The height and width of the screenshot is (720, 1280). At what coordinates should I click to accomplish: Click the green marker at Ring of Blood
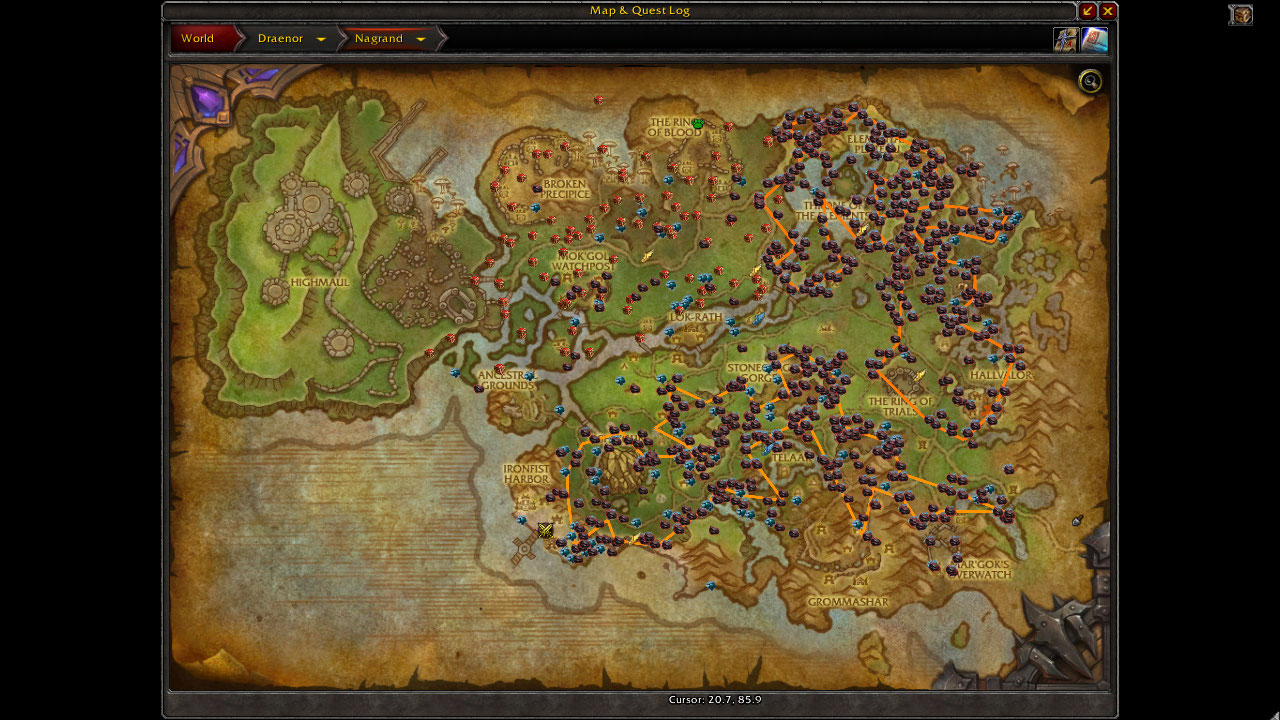(697, 124)
